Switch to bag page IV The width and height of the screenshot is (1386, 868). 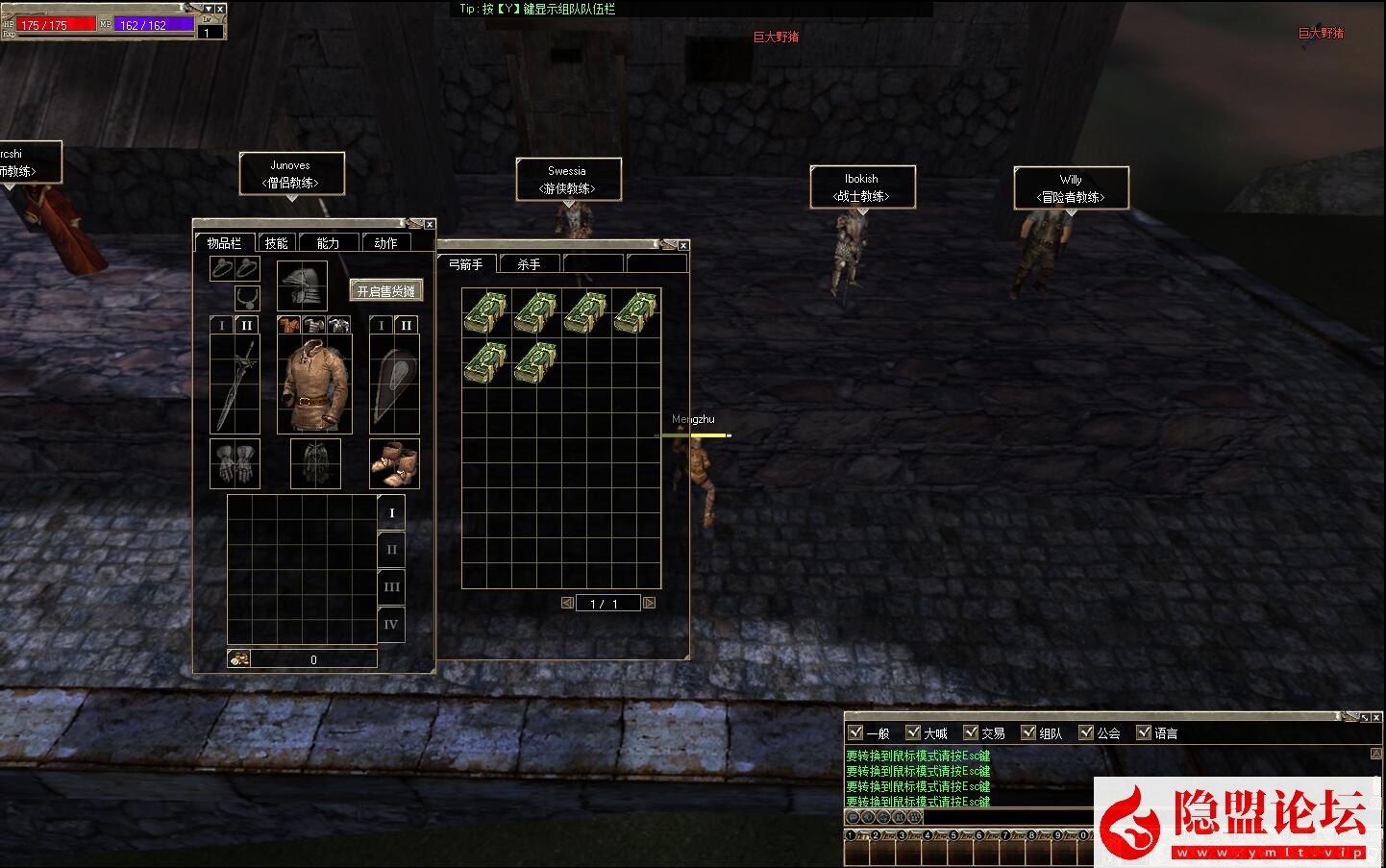coord(391,624)
